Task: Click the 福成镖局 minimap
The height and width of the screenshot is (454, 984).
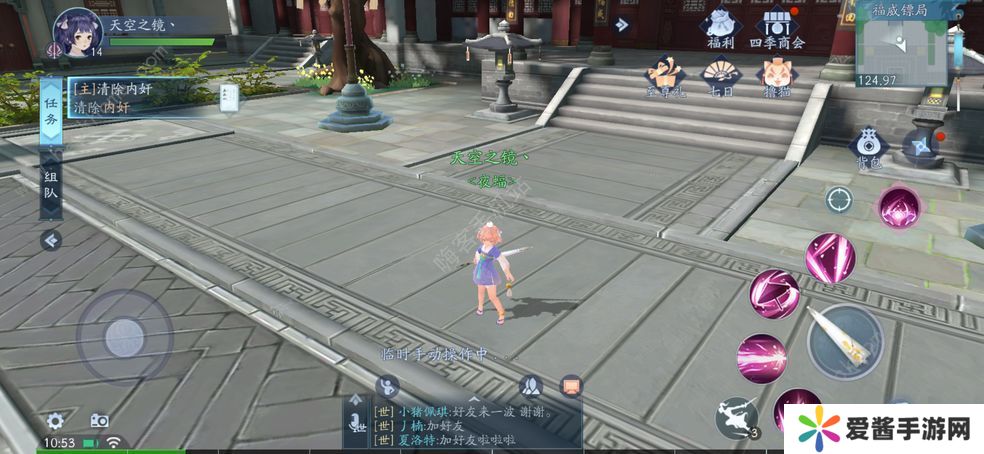Action: pyautogui.click(x=903, y=43)
